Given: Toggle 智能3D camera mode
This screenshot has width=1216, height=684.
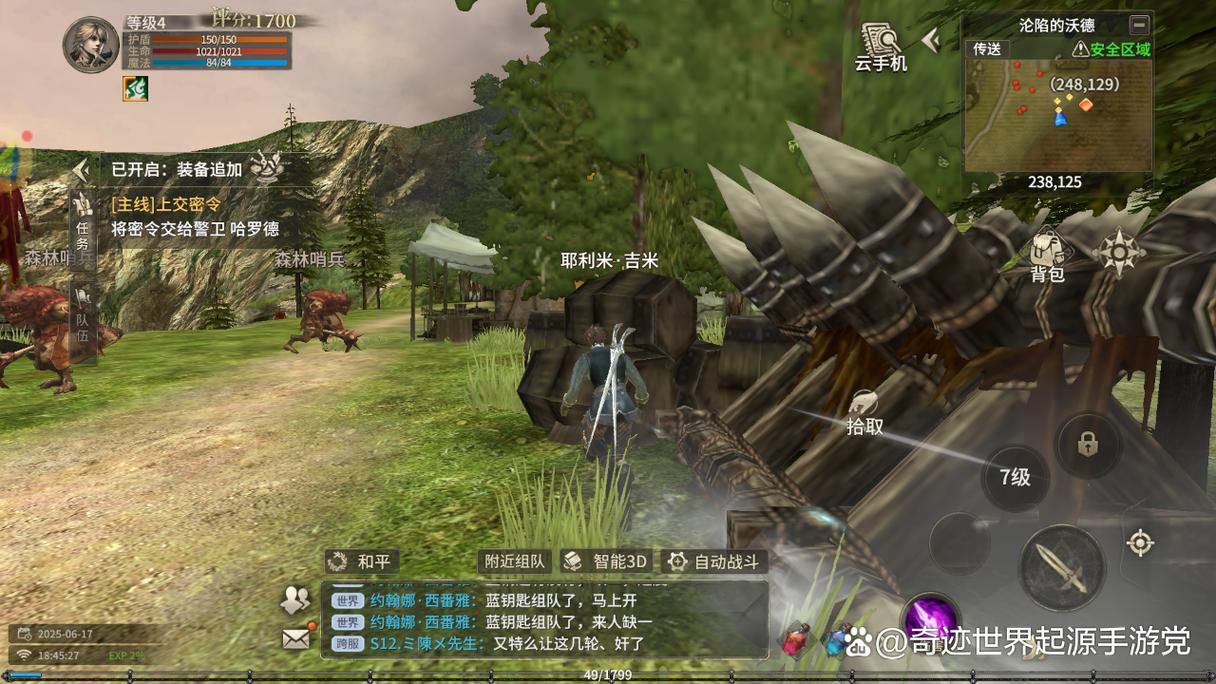Looking at the screenshot, I should (x=606, y=562).
